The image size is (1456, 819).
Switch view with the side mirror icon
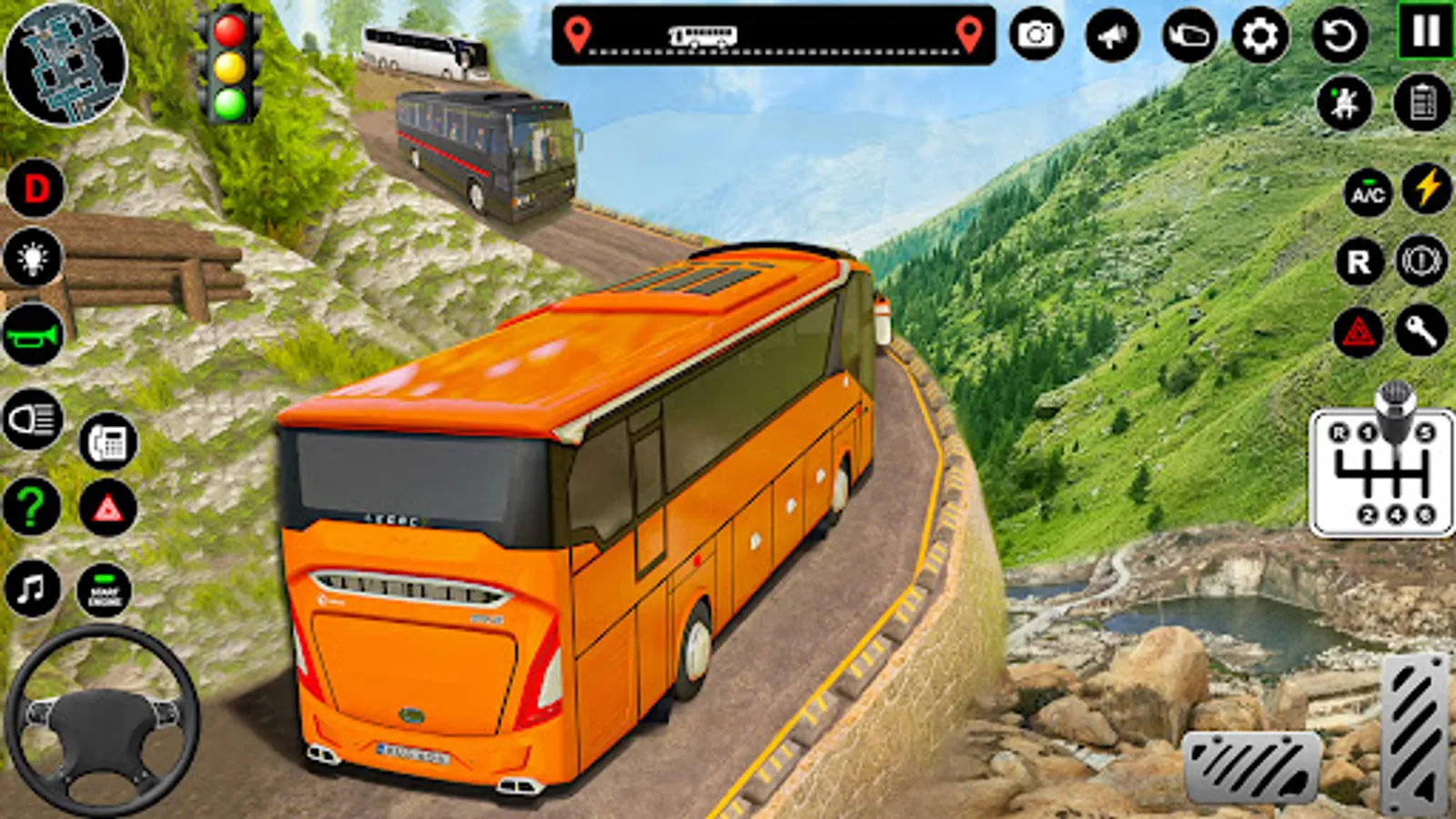[x=1189, y=35]
